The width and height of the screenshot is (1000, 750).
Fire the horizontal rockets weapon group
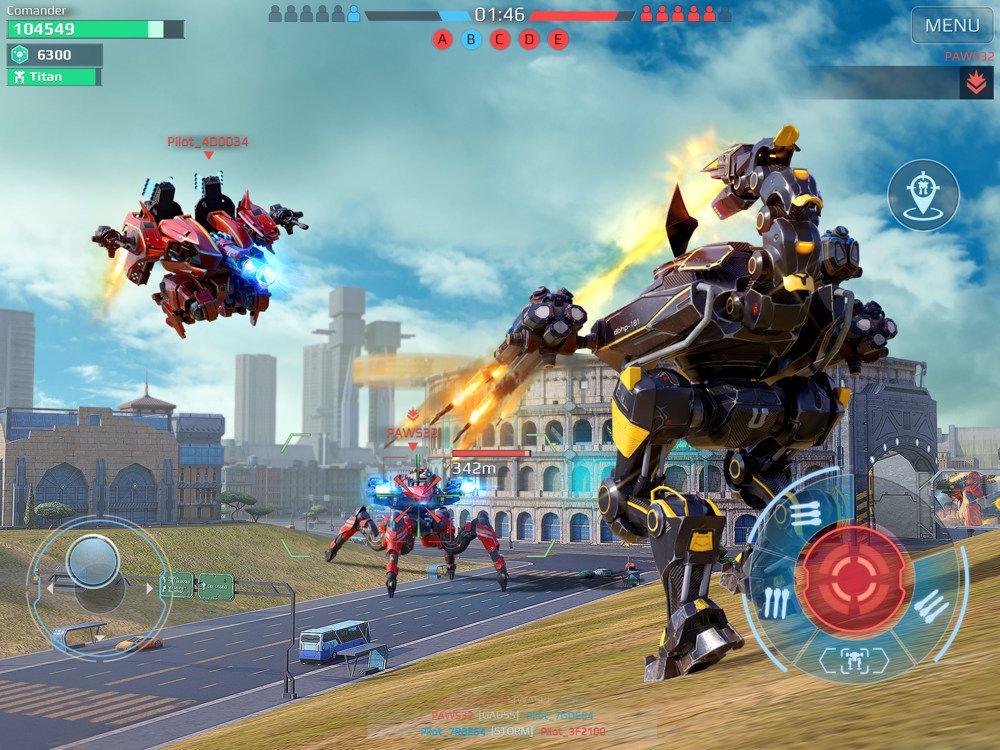[803, 515]
